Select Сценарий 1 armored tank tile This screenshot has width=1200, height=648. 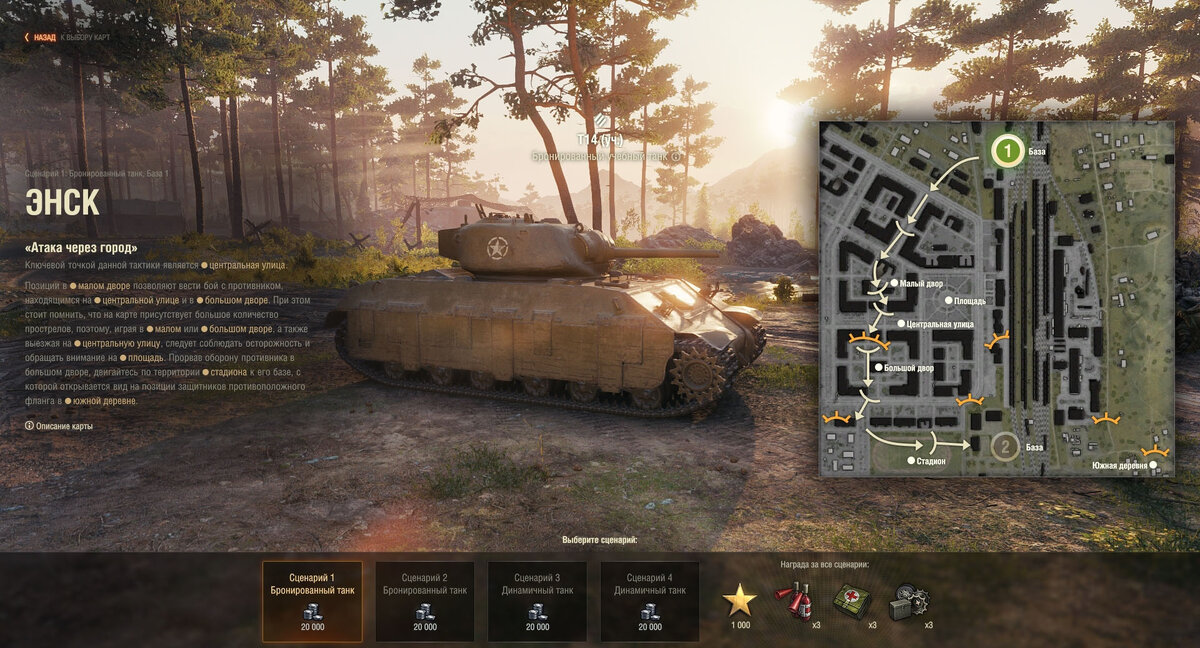point(312,601)
